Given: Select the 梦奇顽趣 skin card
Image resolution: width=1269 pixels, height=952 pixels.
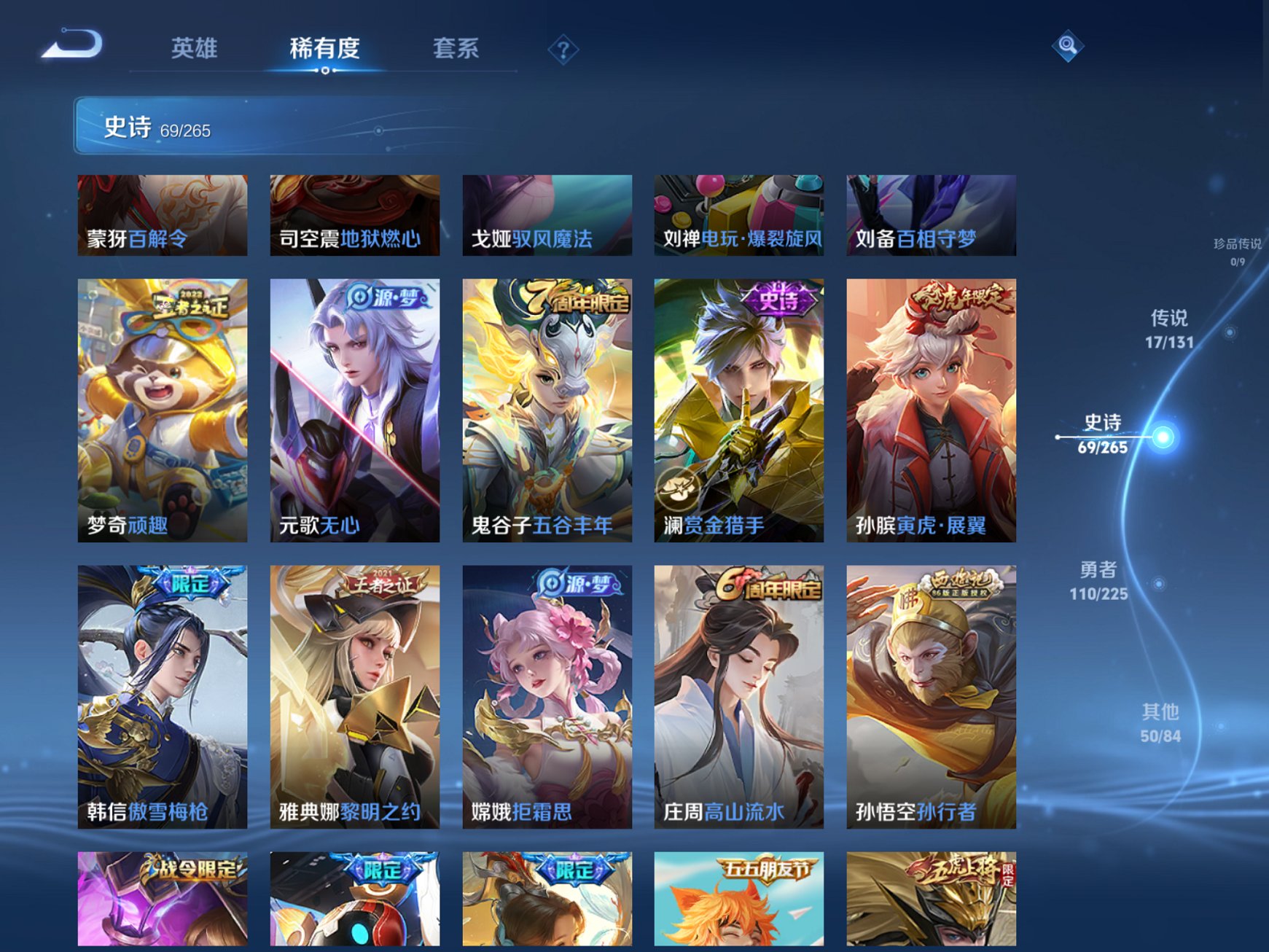Looking at the screenshot, I should click(162, 415).
